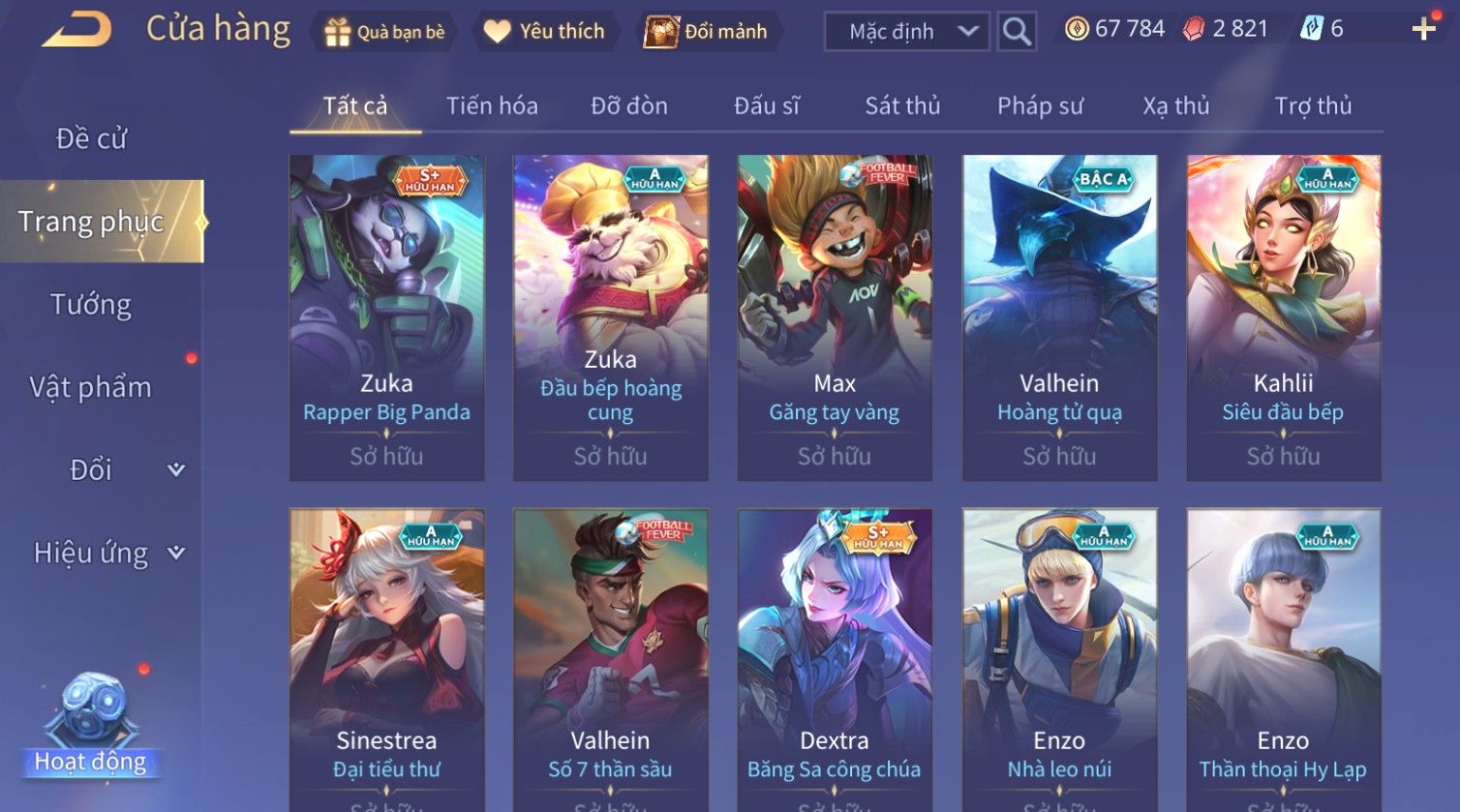Show the Sát thủ category tab
Screen dimensions: 1460x812
[902, 105]
